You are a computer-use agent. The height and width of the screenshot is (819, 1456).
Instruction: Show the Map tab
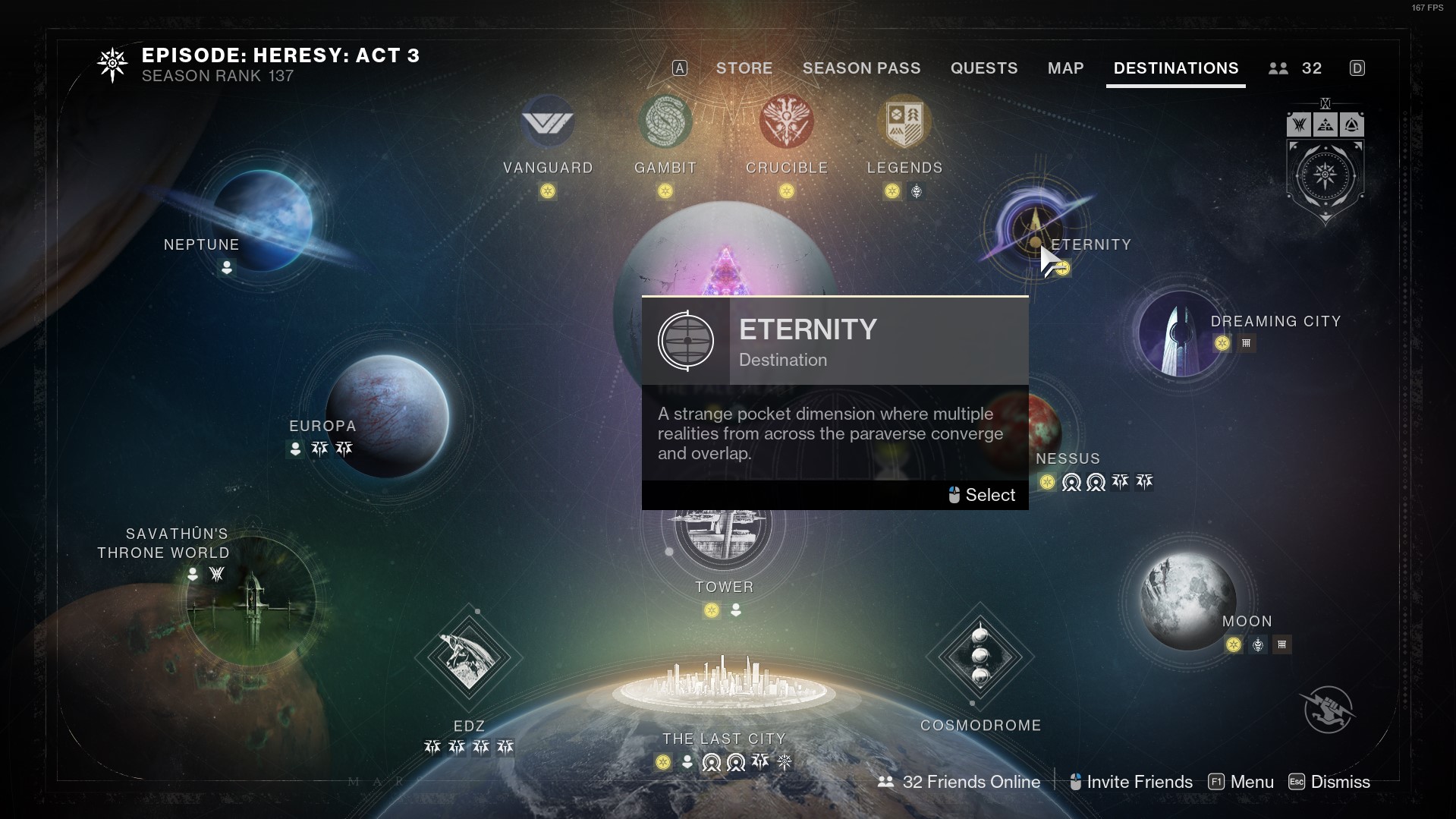[x=1065, y=68]
